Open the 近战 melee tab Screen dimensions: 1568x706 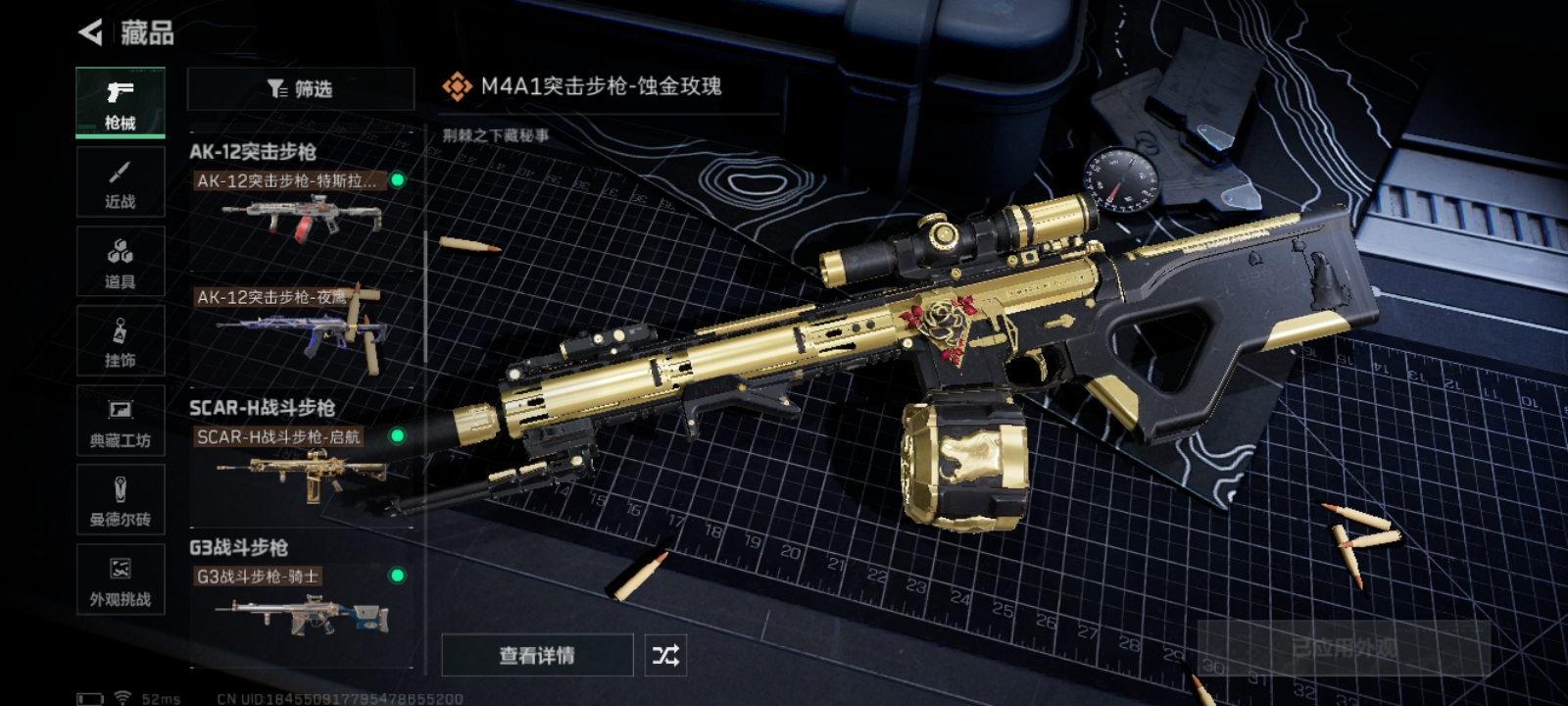pos(121,182)
